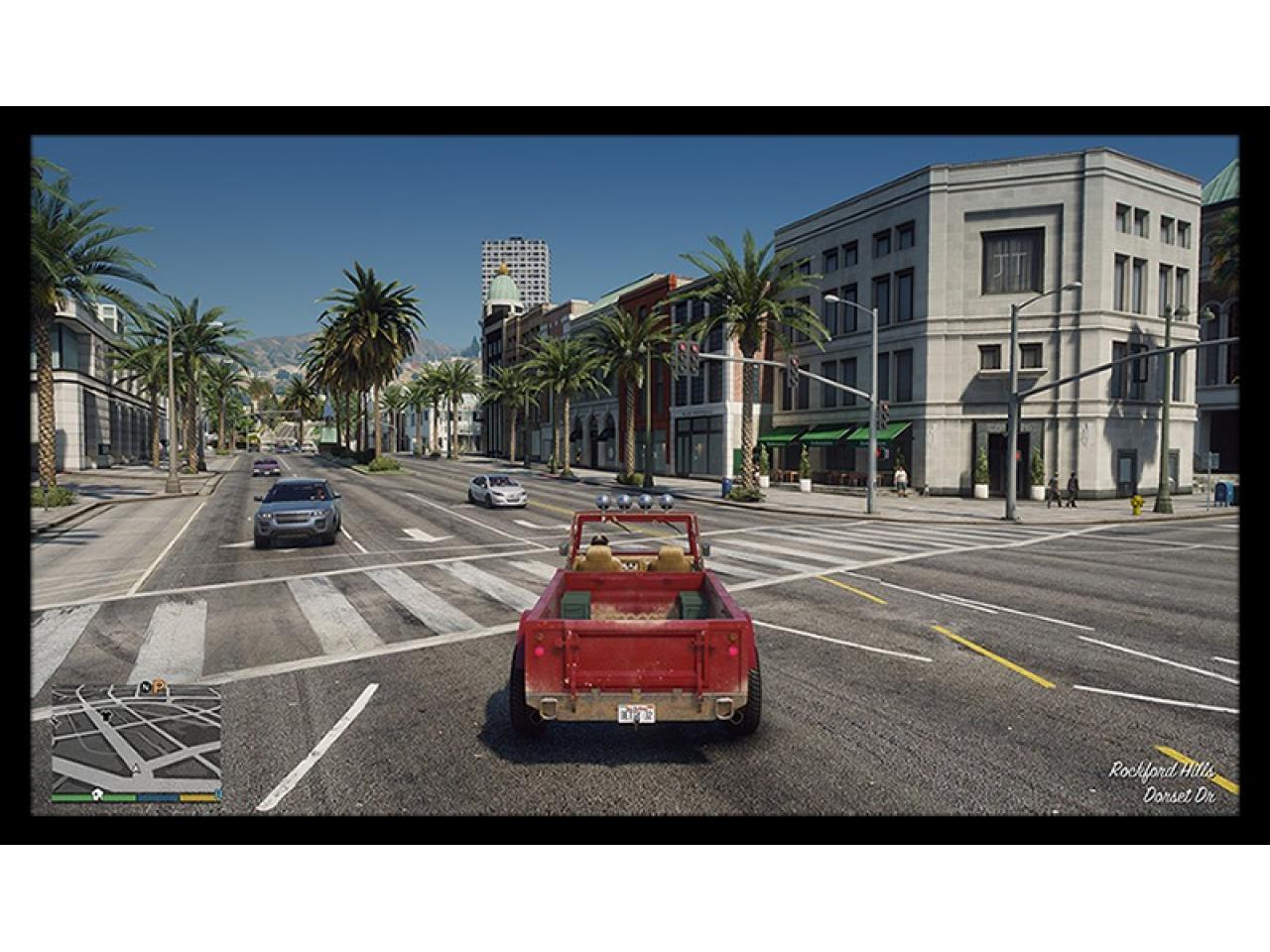Click the white house marker below minimap
The height and width of the screenshot is (952, 1270).
[97, 795]
